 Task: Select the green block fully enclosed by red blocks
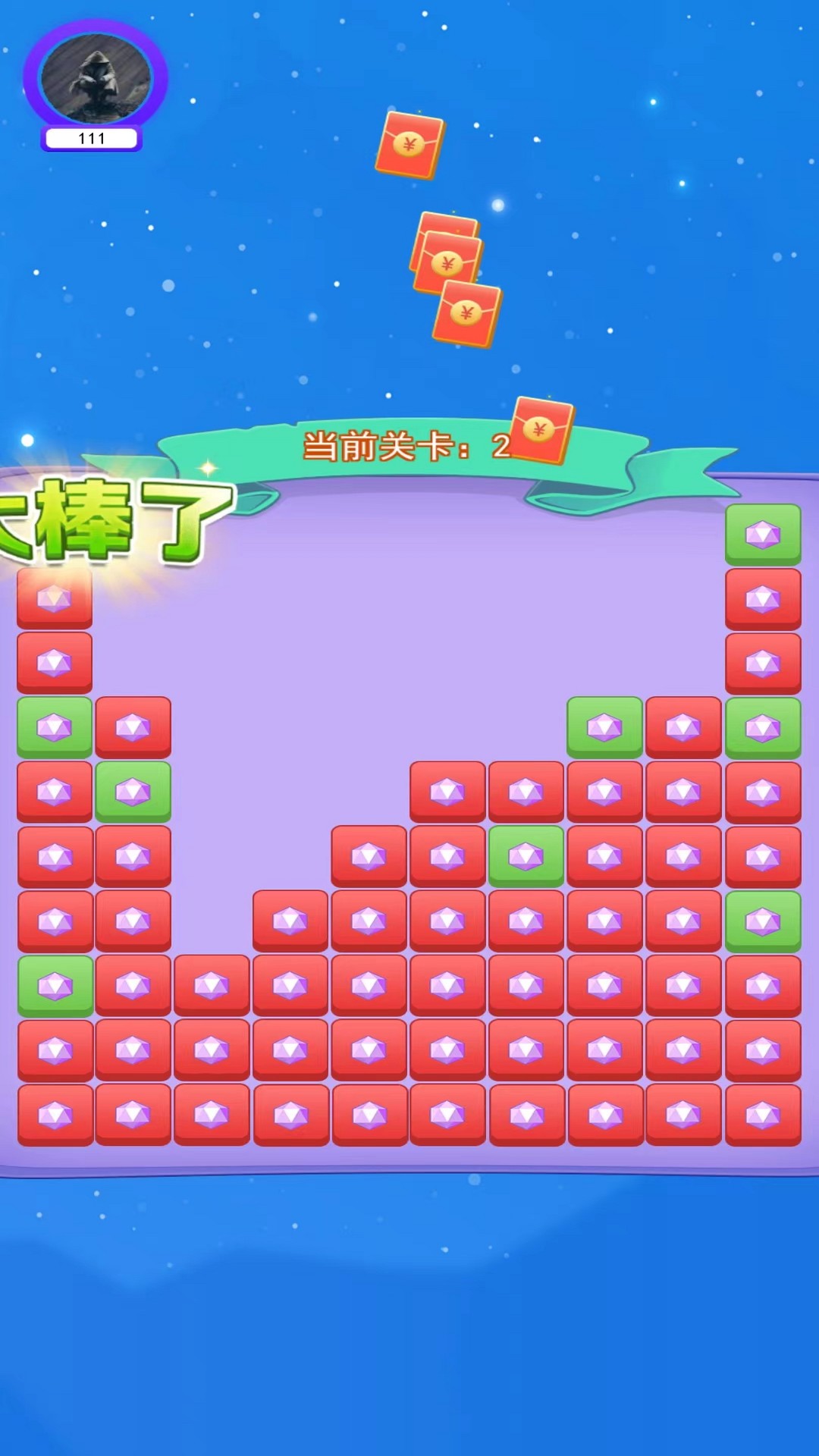tap(526, 856)
